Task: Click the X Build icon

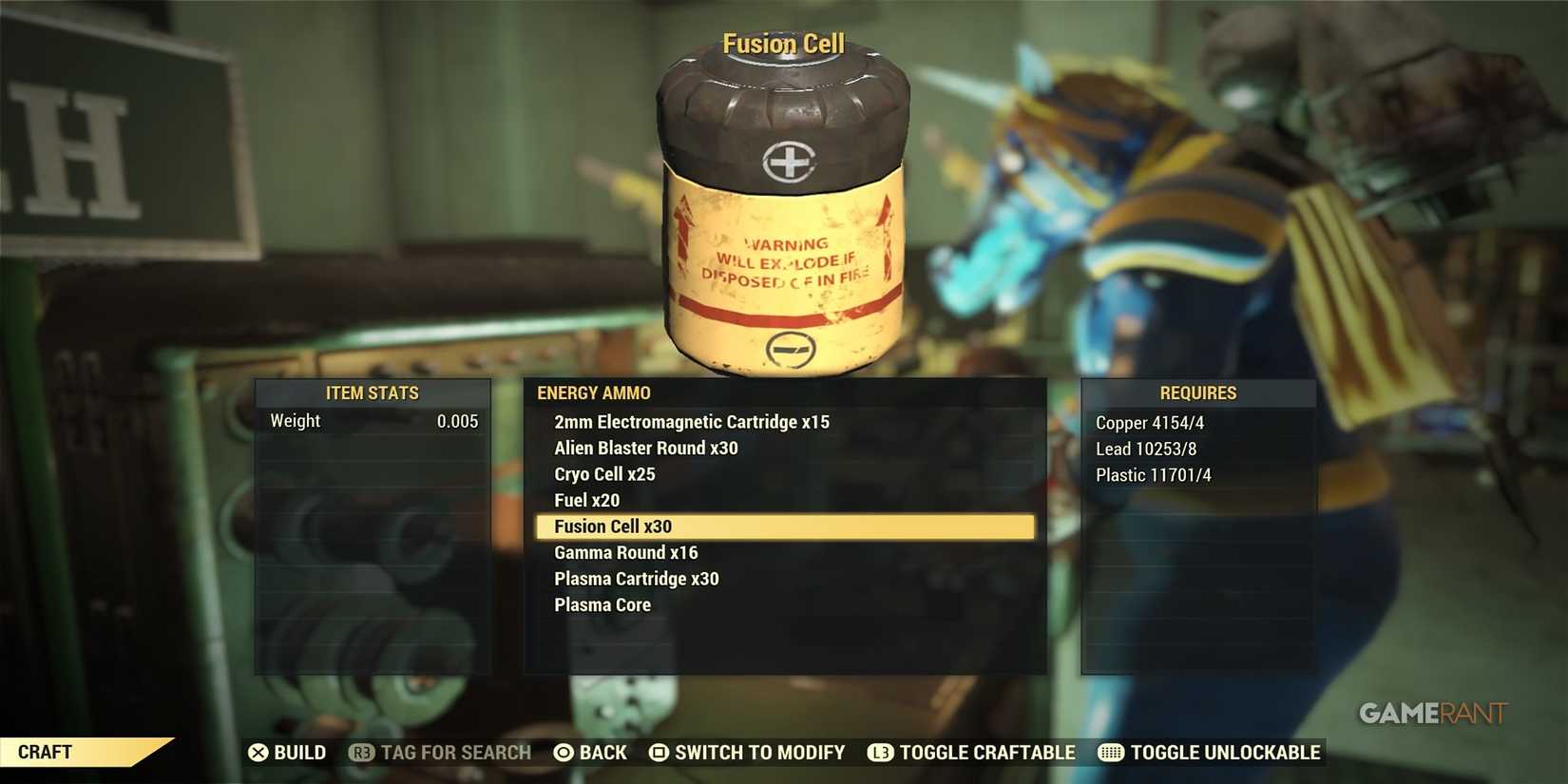Action: (x=258, y=753)
